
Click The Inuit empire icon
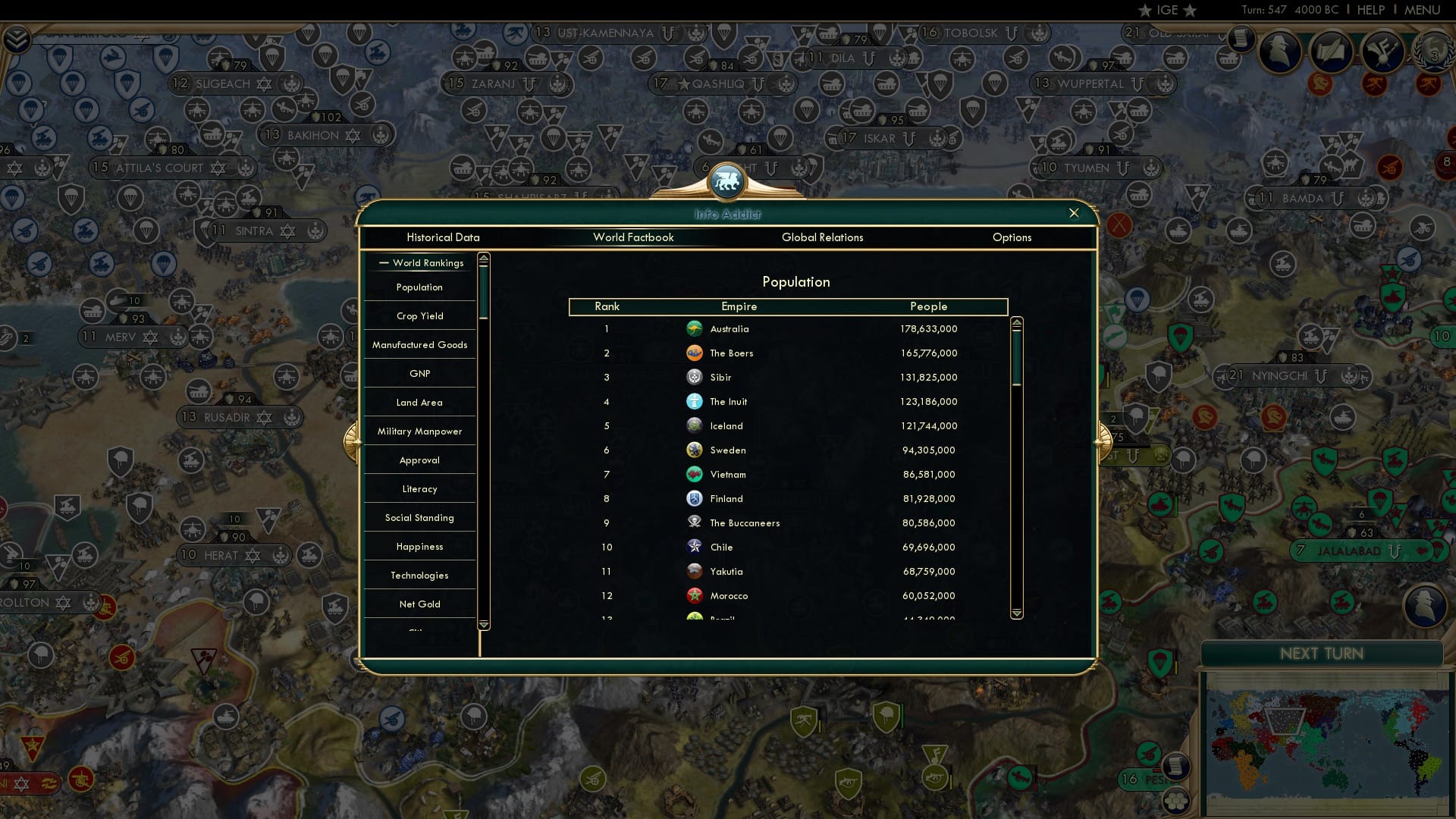pyautogui.click(x=694, y=401)
